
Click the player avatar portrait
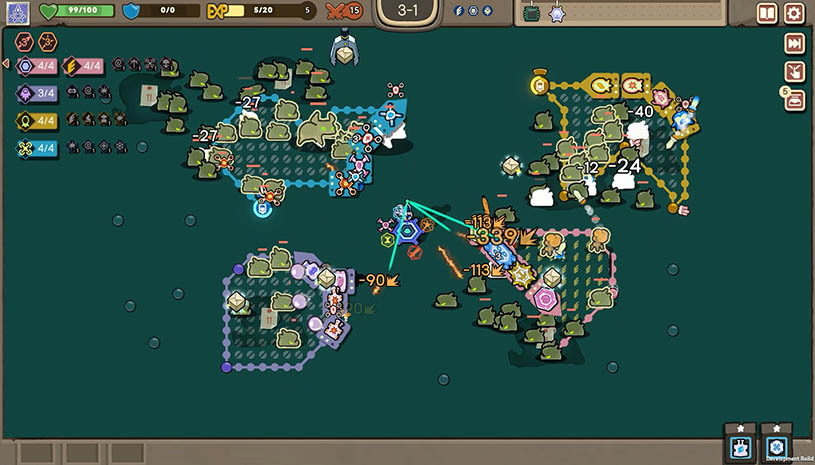[x=17, y=13]
